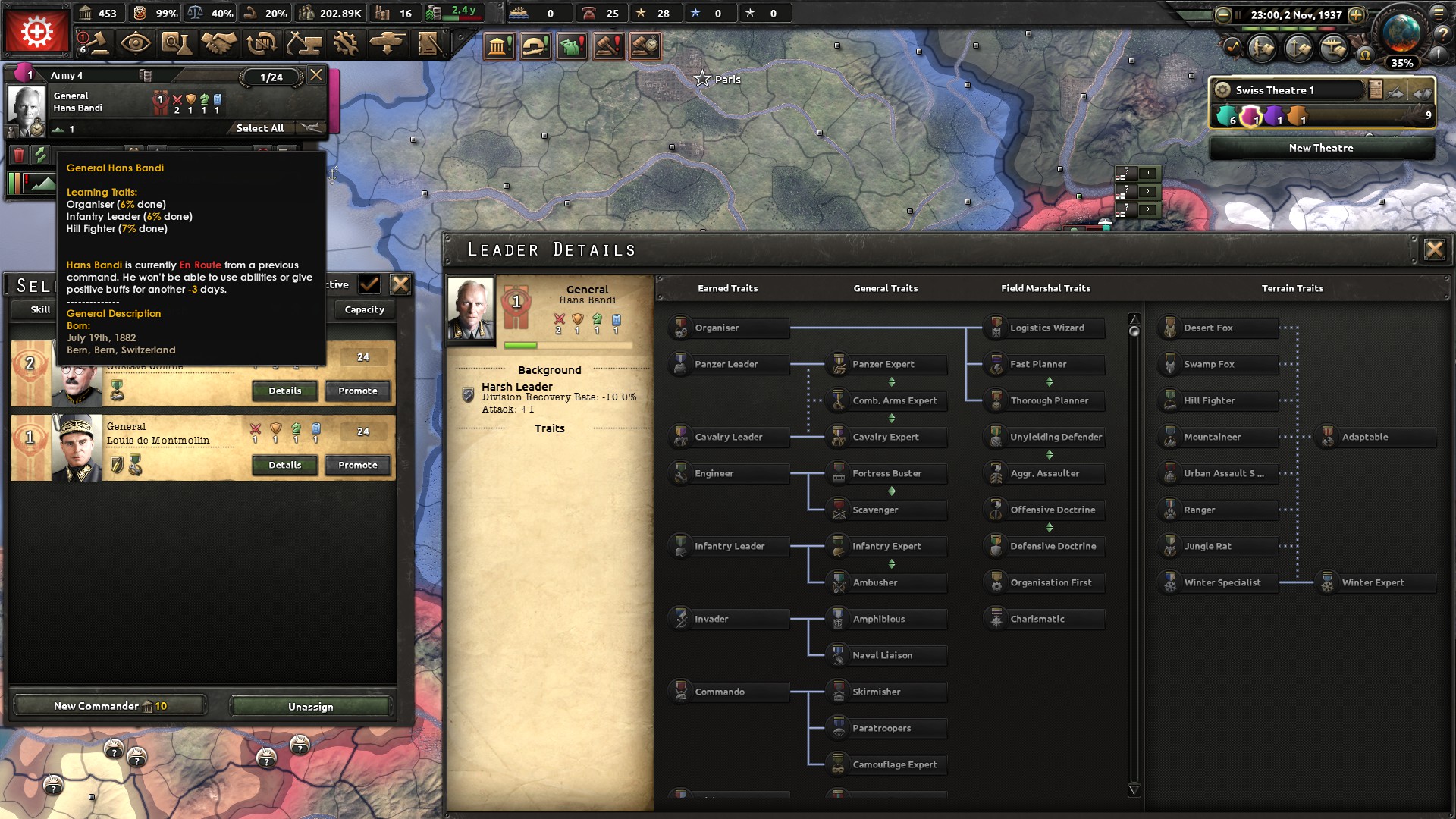Viewport: 1456px width, 819px height.
Task: Click Unassign to remove the commander
Action: coord(309,706)
